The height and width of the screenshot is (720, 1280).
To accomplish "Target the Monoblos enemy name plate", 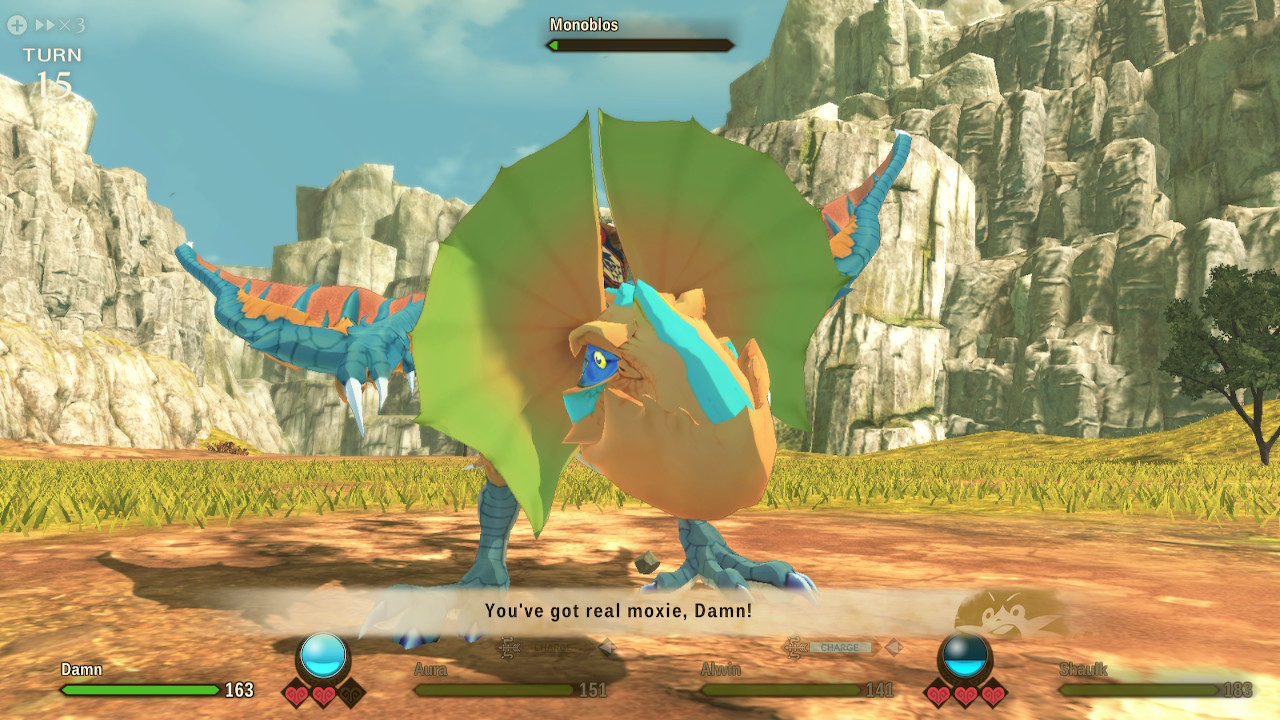I will pyautogui.click(x=640, y=35).
